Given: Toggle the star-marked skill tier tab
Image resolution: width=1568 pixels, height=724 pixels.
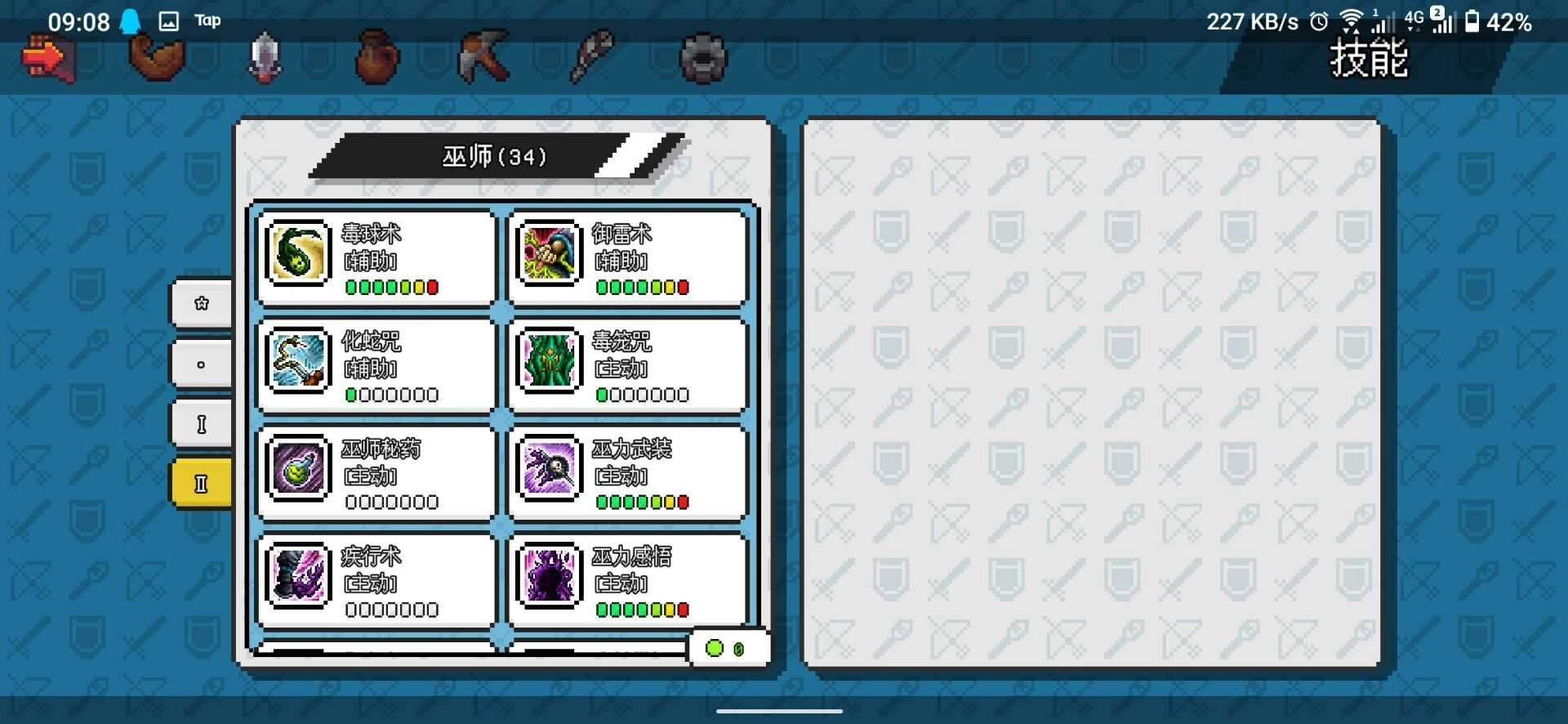Looking at the screenshot, I should tap(200, 303).
